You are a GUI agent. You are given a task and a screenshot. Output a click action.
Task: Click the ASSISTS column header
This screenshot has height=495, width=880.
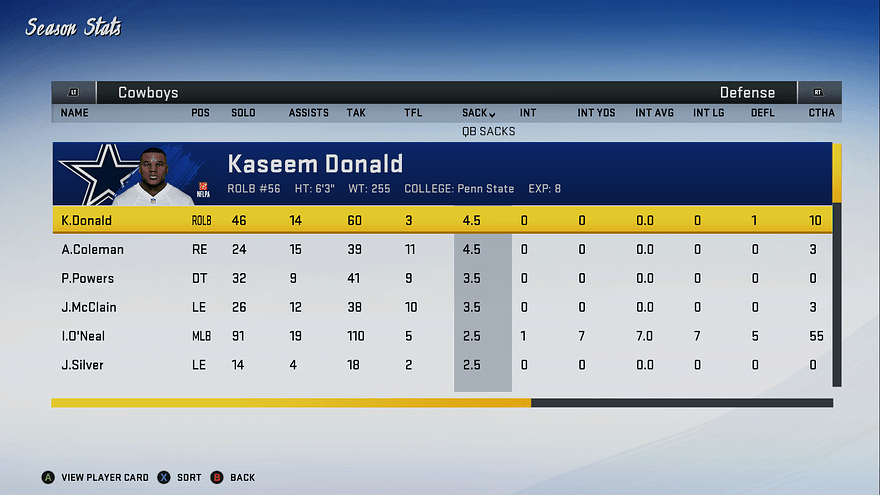308,113
